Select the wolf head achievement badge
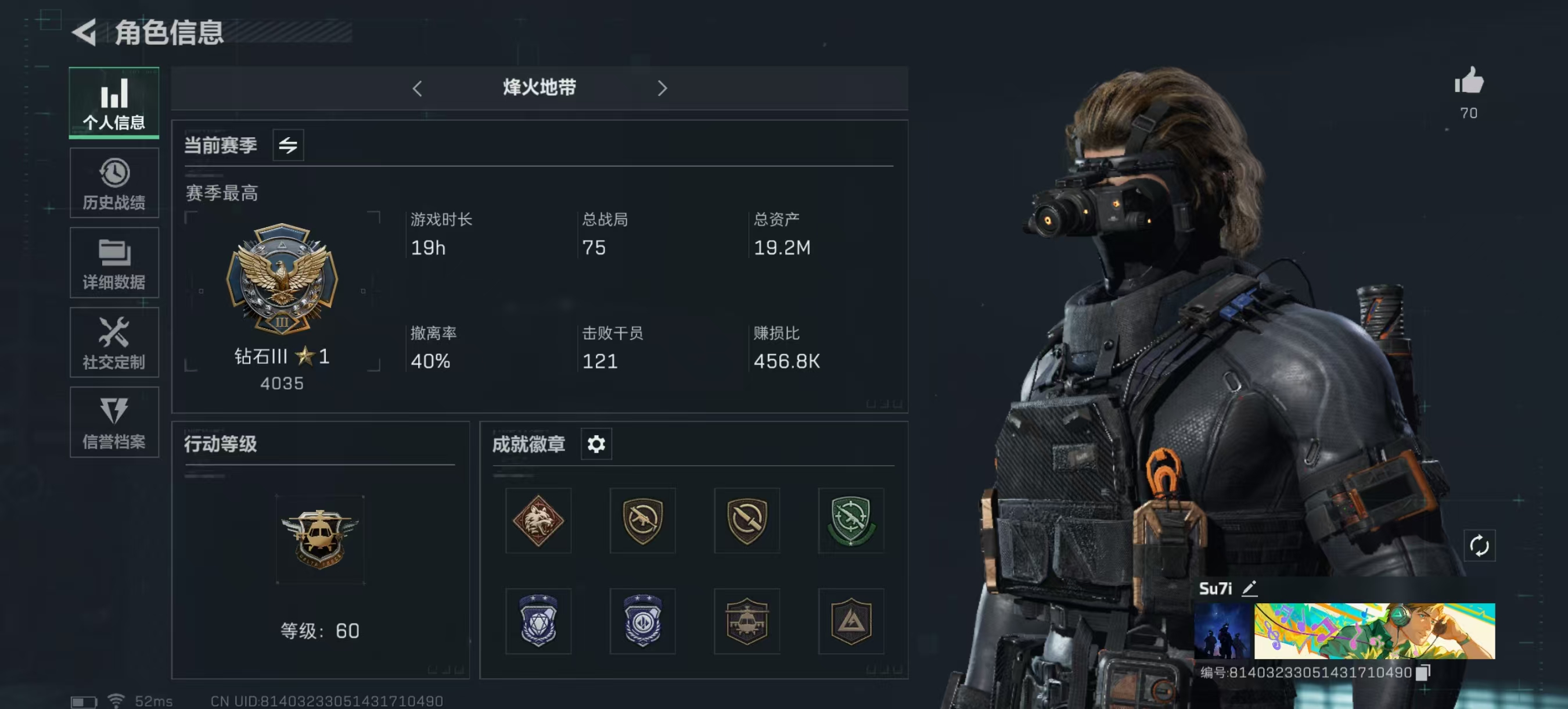The width and height of the screenshot is (1568, 709). [538, 521]
